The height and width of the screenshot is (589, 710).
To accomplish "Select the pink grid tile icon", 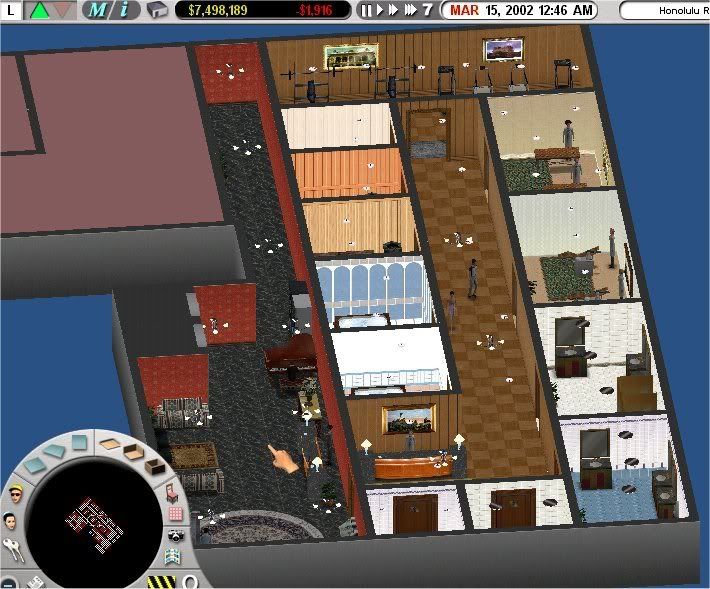I will [177, 514].
